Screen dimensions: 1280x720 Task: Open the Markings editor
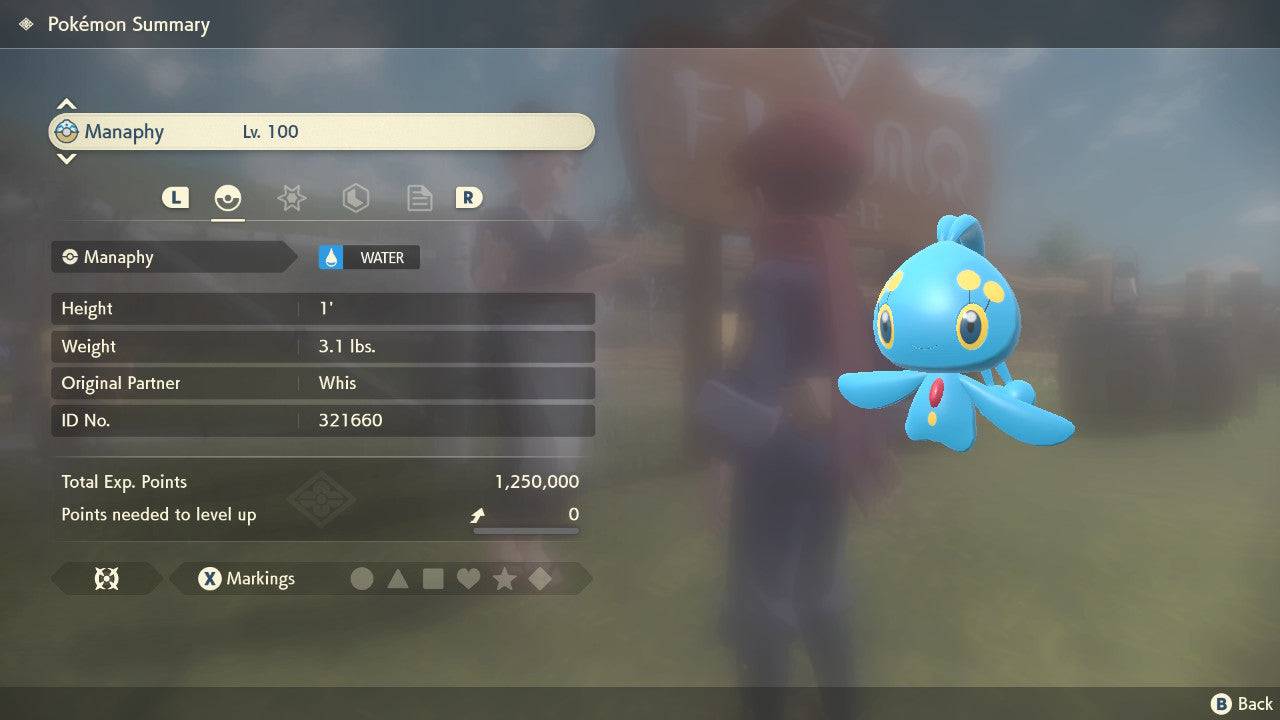click(x=246, y=579)
